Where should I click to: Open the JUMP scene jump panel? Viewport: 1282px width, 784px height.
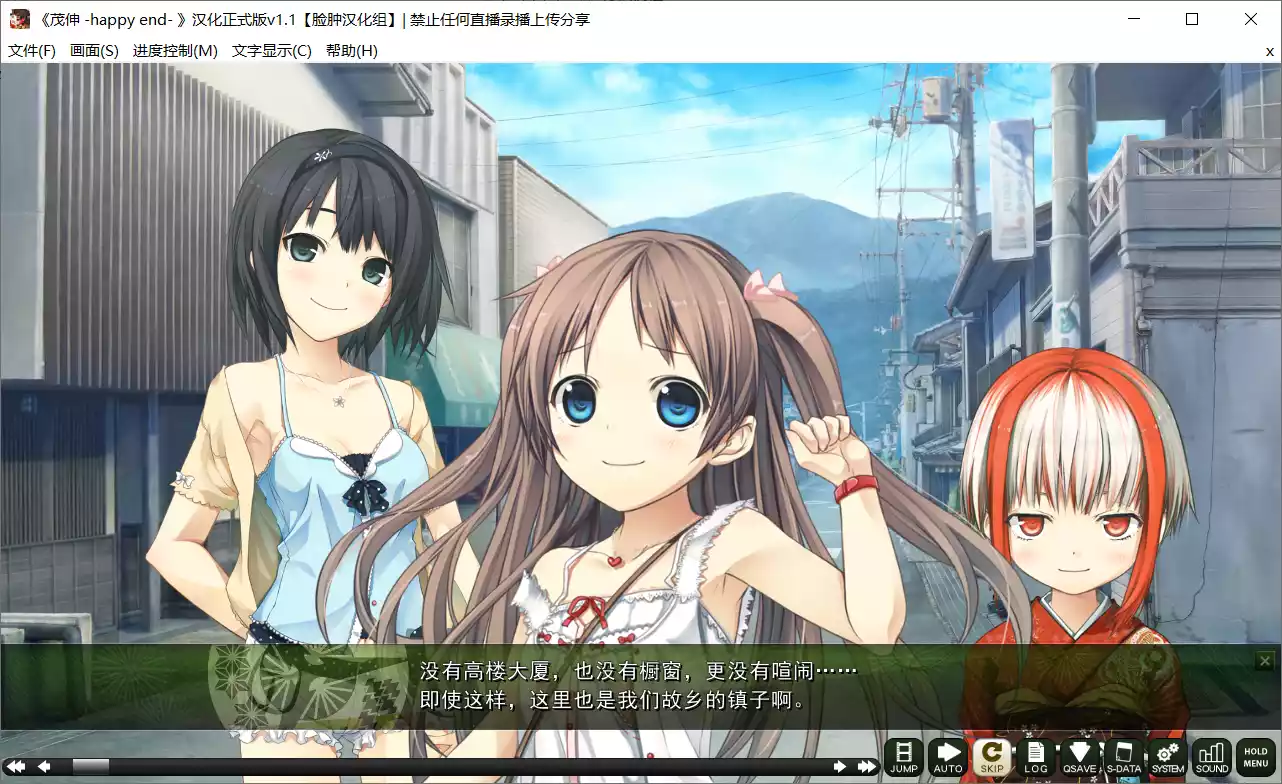(x=903, y=757)
